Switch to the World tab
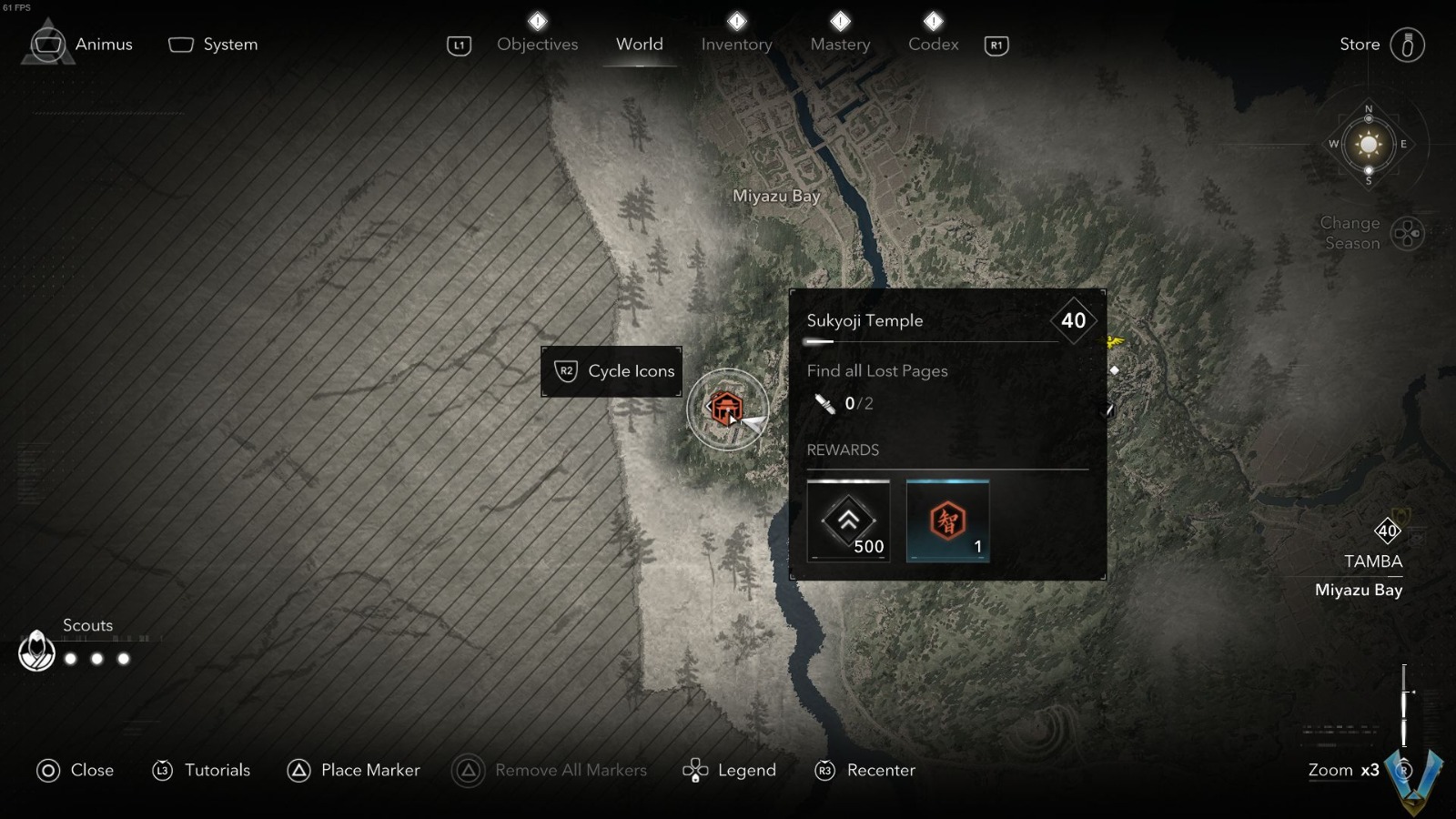1456x819 pixels. [639, 44]
